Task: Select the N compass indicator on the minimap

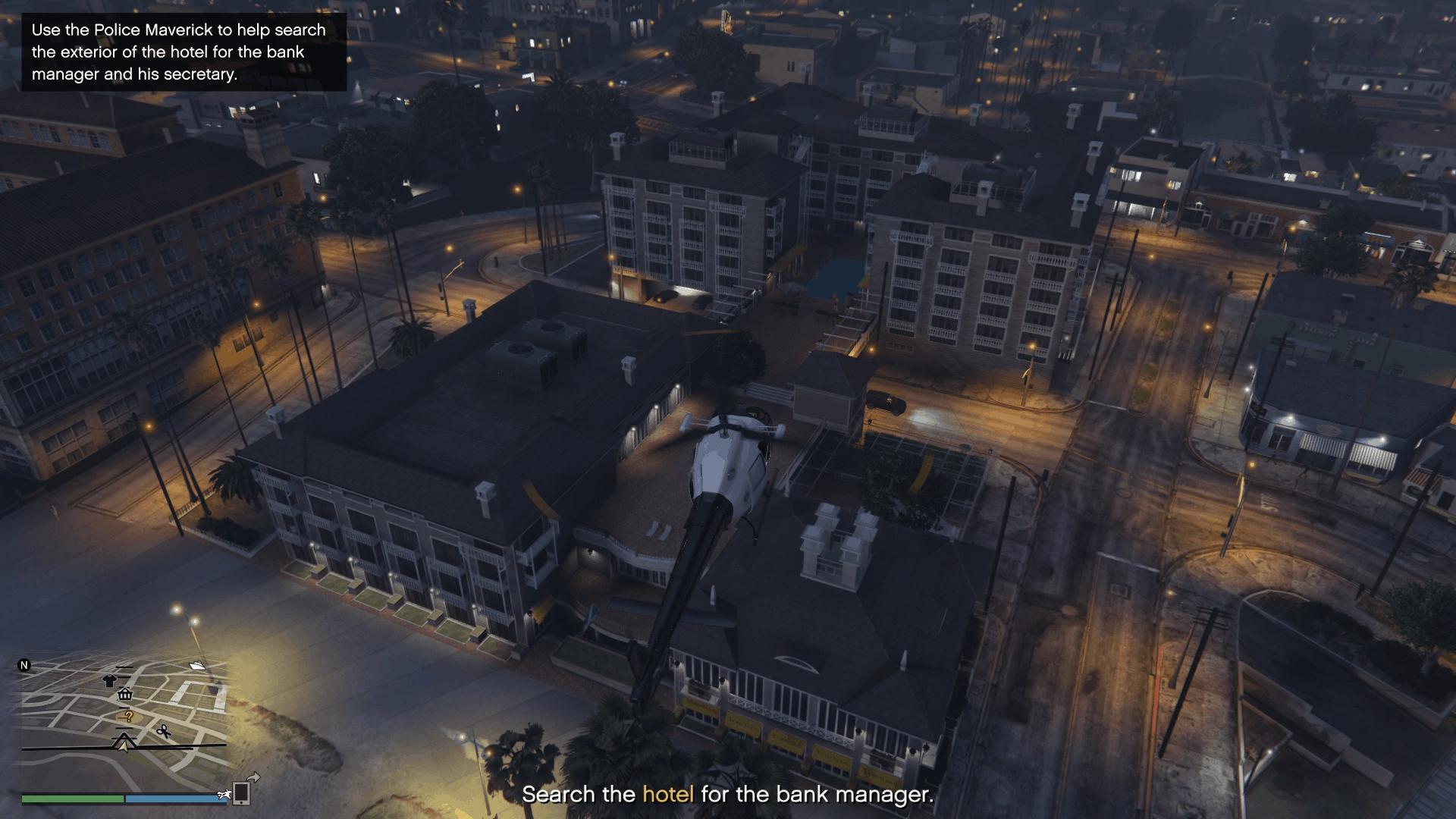Action: pos(25,665)
